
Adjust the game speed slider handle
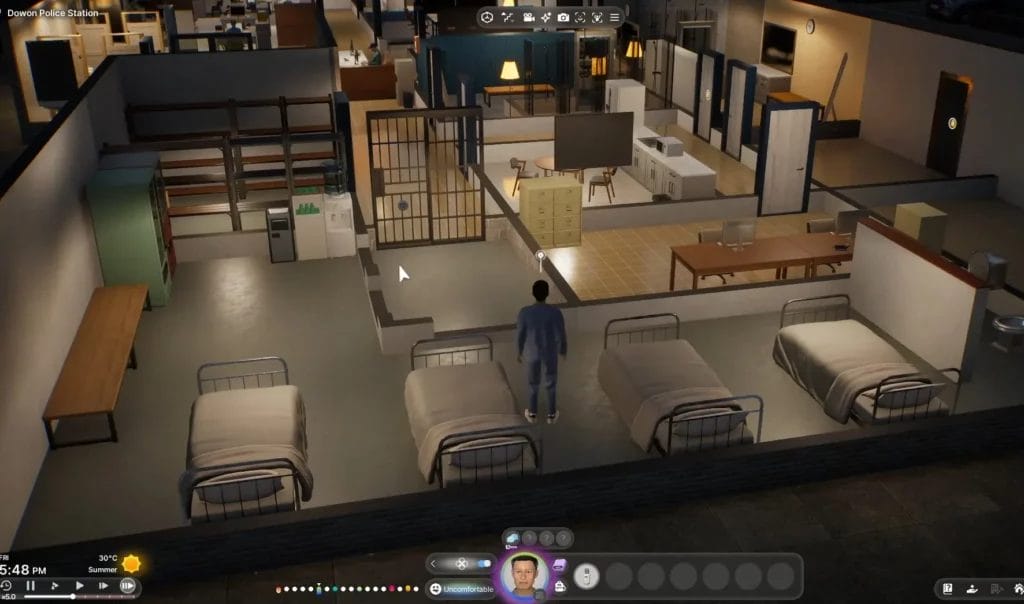tap(73, 597)
